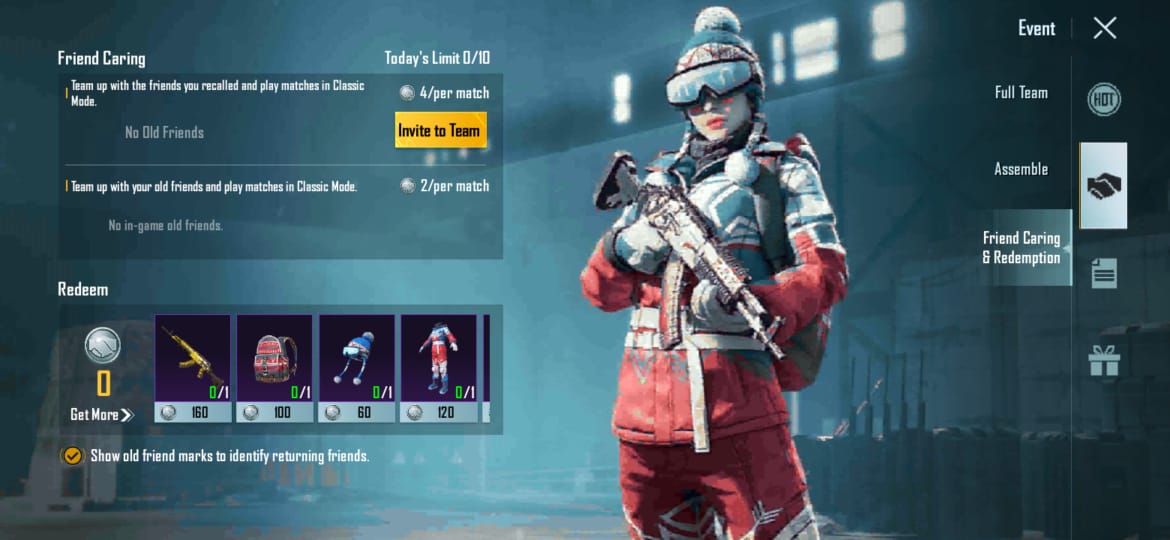
Task: Redeem the blue beanie hat for 60
Action: (x=357, y=367)
